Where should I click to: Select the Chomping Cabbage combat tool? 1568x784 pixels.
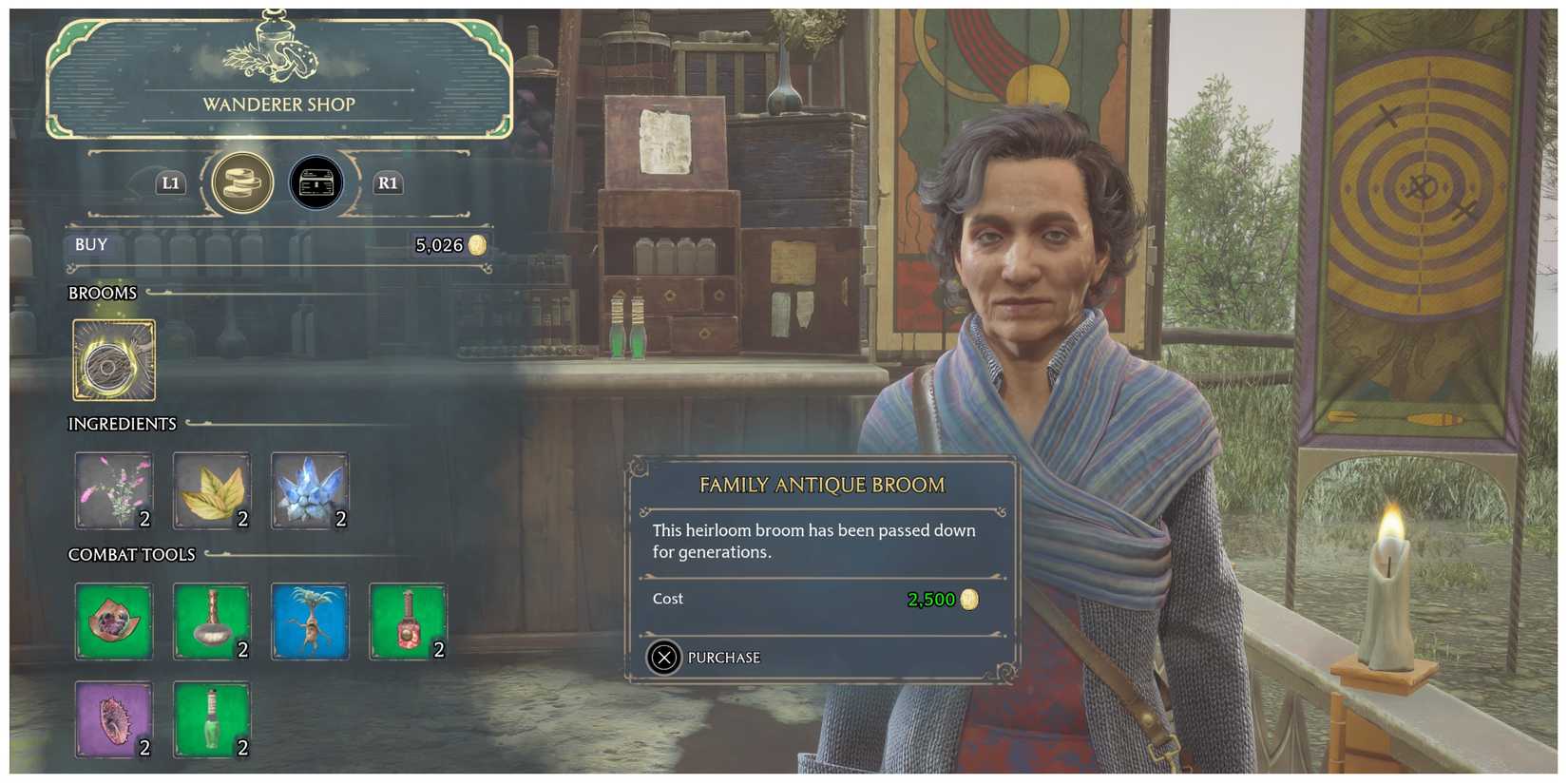click(x=113, y=622)
